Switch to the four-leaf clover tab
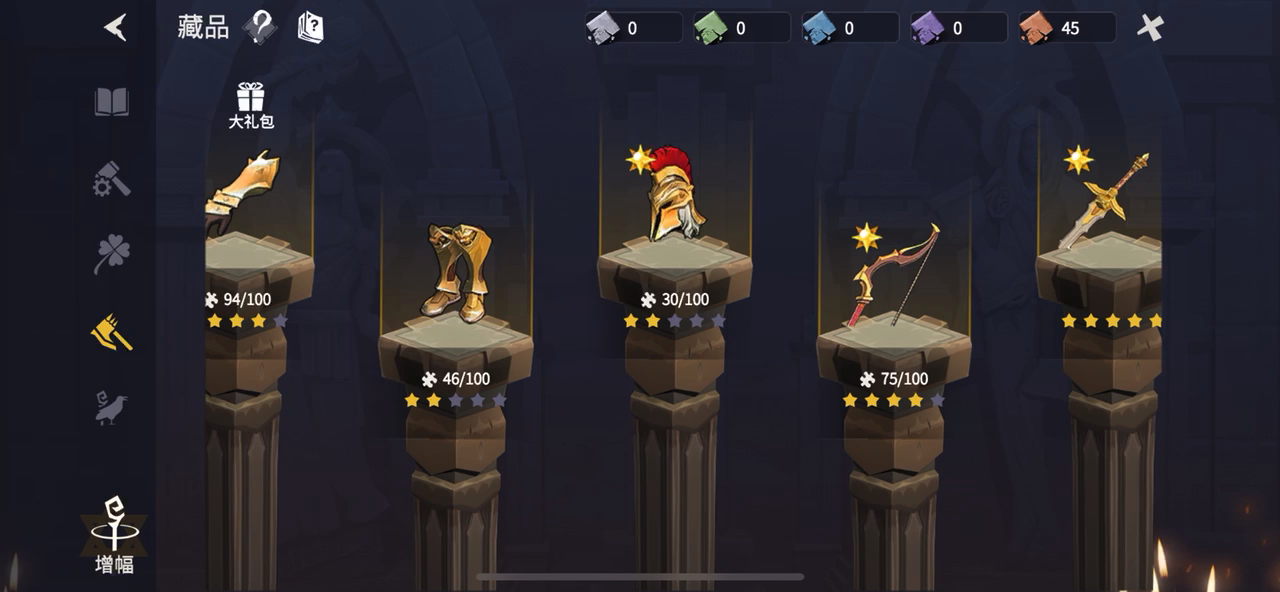Image resolution: width=1280 pixels, height=592 pixels. tap(112, 254)
